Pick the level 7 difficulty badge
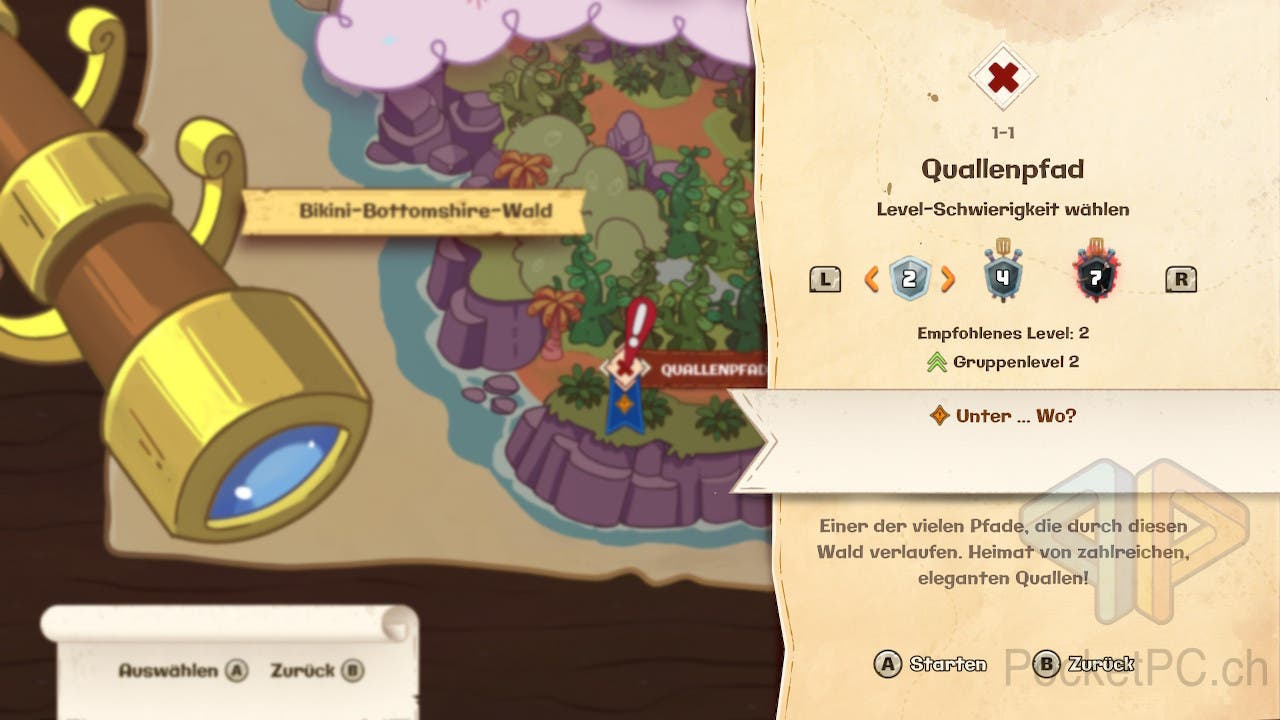The width and height of the screenshot is (1280, 720). [x=1095, y=277]
